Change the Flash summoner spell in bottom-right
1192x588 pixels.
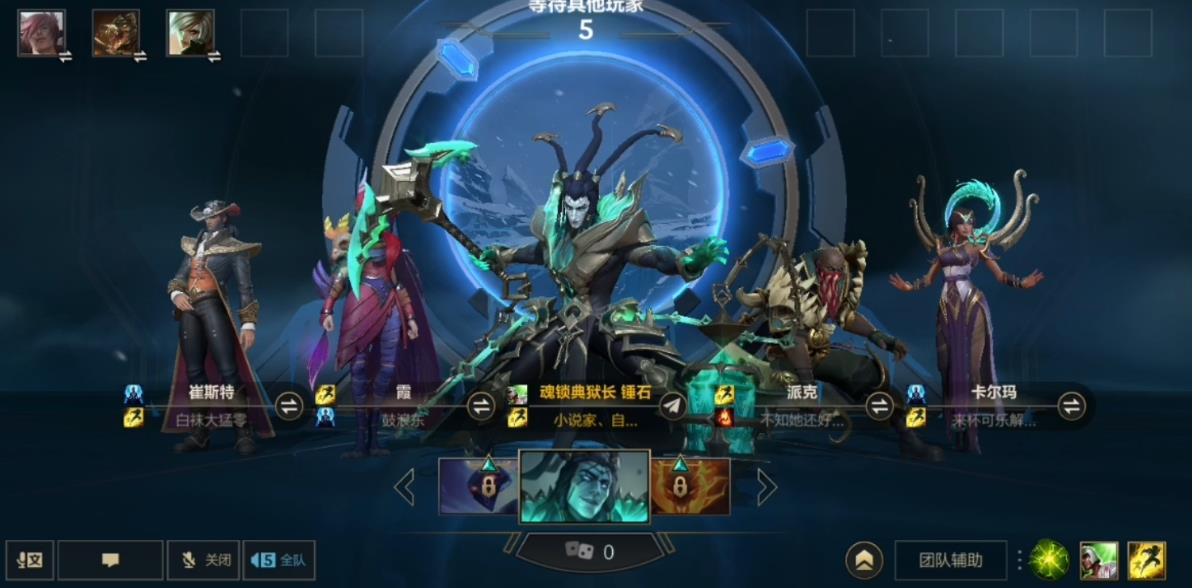click(x=1146, y=560)
